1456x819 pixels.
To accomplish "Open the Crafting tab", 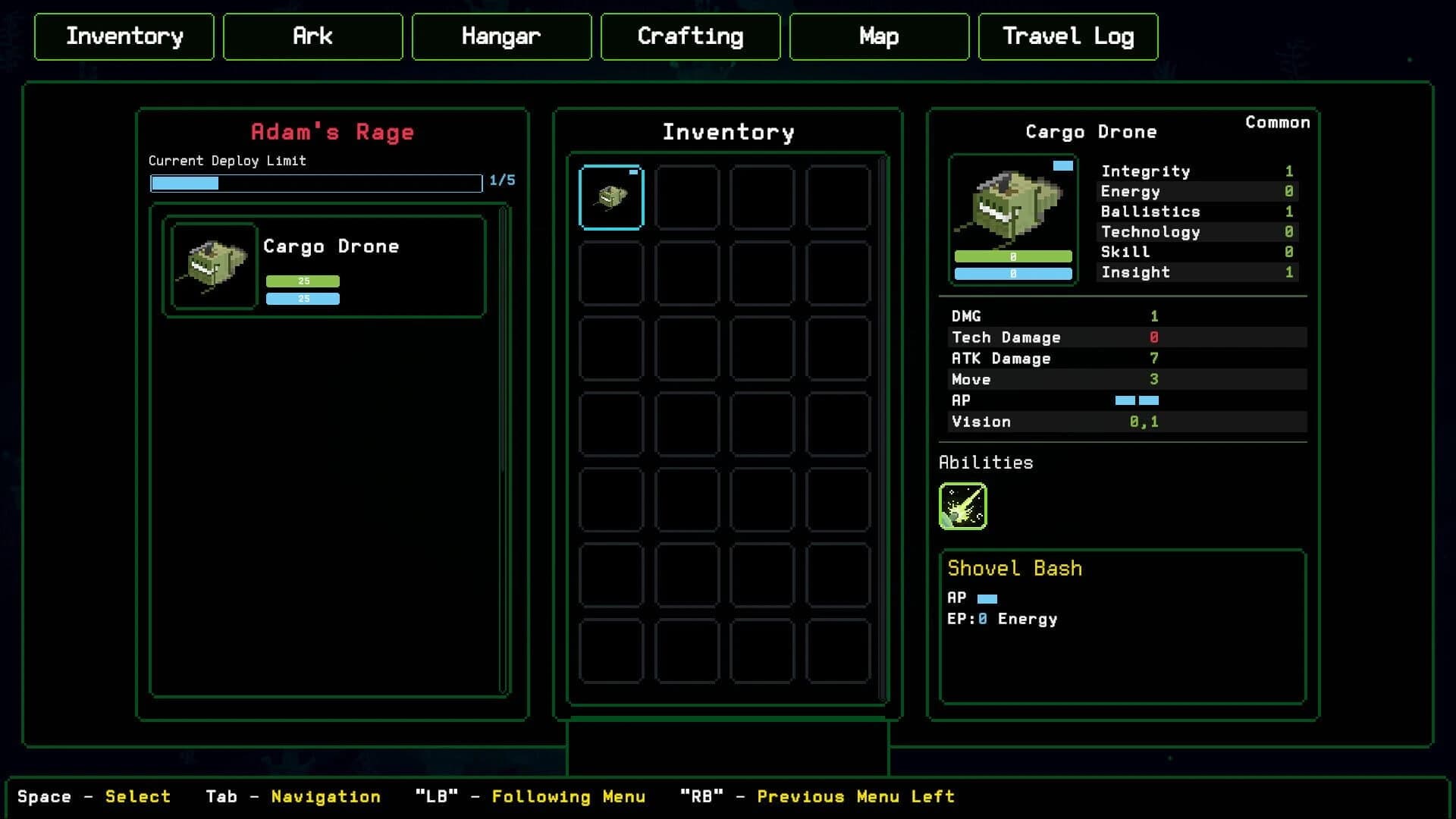I will click(x=690, y=36).
